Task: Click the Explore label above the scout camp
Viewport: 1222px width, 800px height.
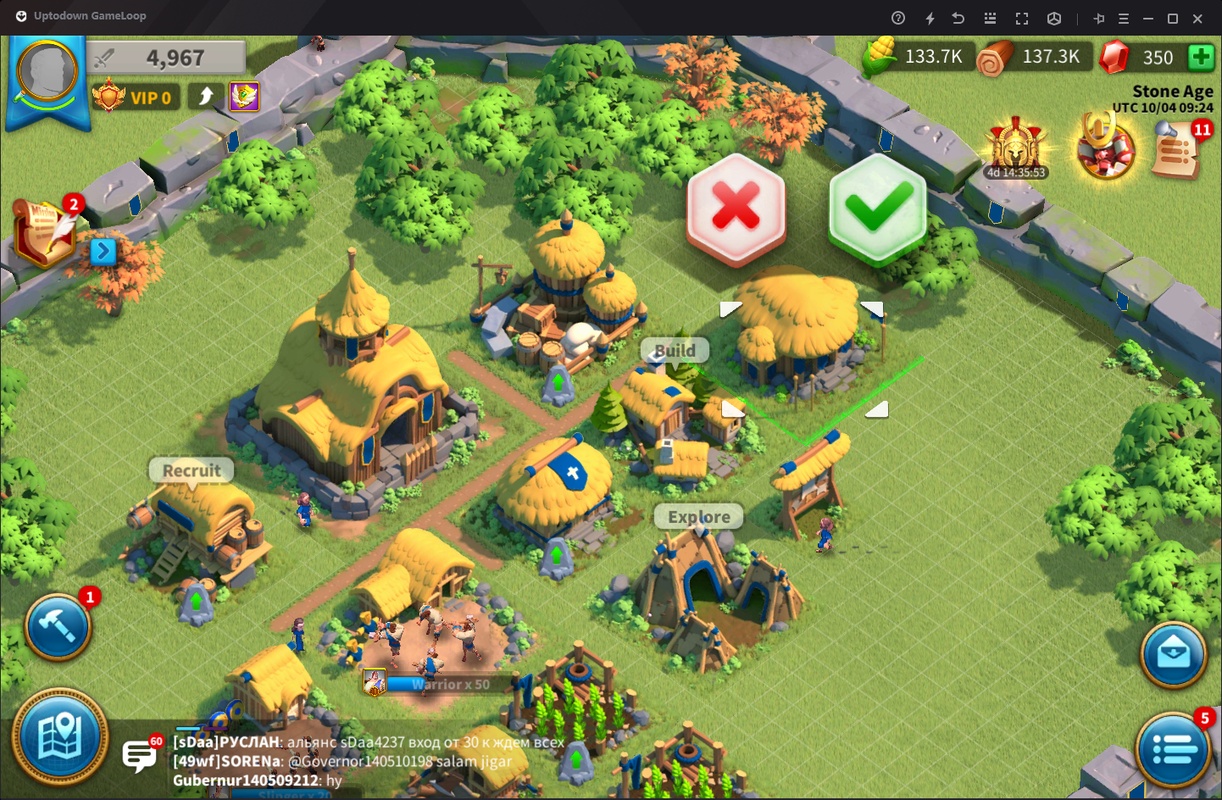Action: click(x=699, y=517)
